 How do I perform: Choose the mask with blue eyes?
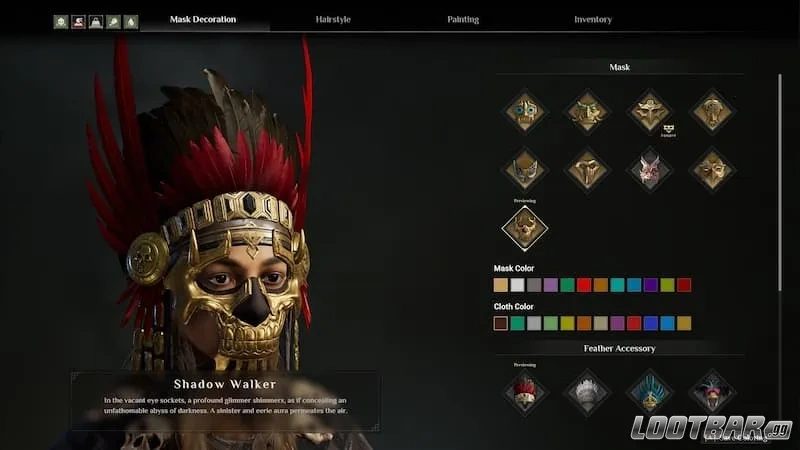point(524,111)
